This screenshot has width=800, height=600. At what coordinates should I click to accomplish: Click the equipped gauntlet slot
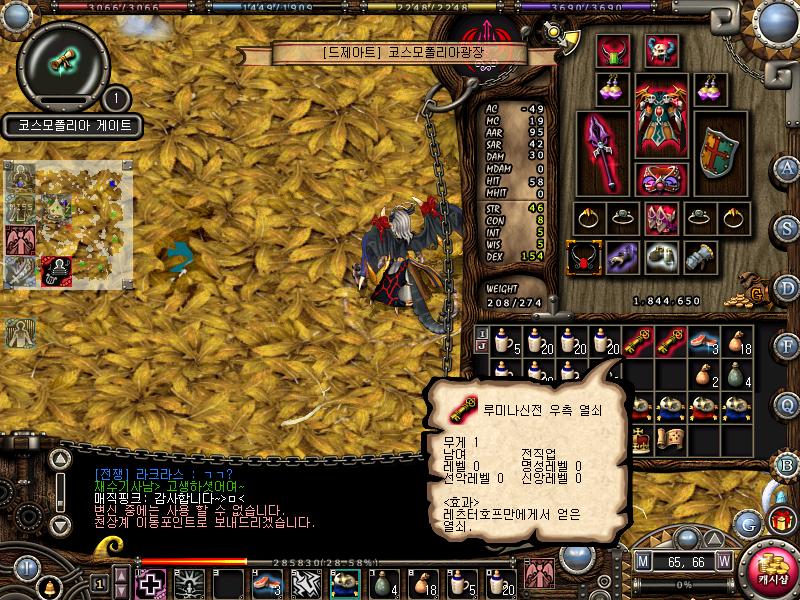click(700, 258)
